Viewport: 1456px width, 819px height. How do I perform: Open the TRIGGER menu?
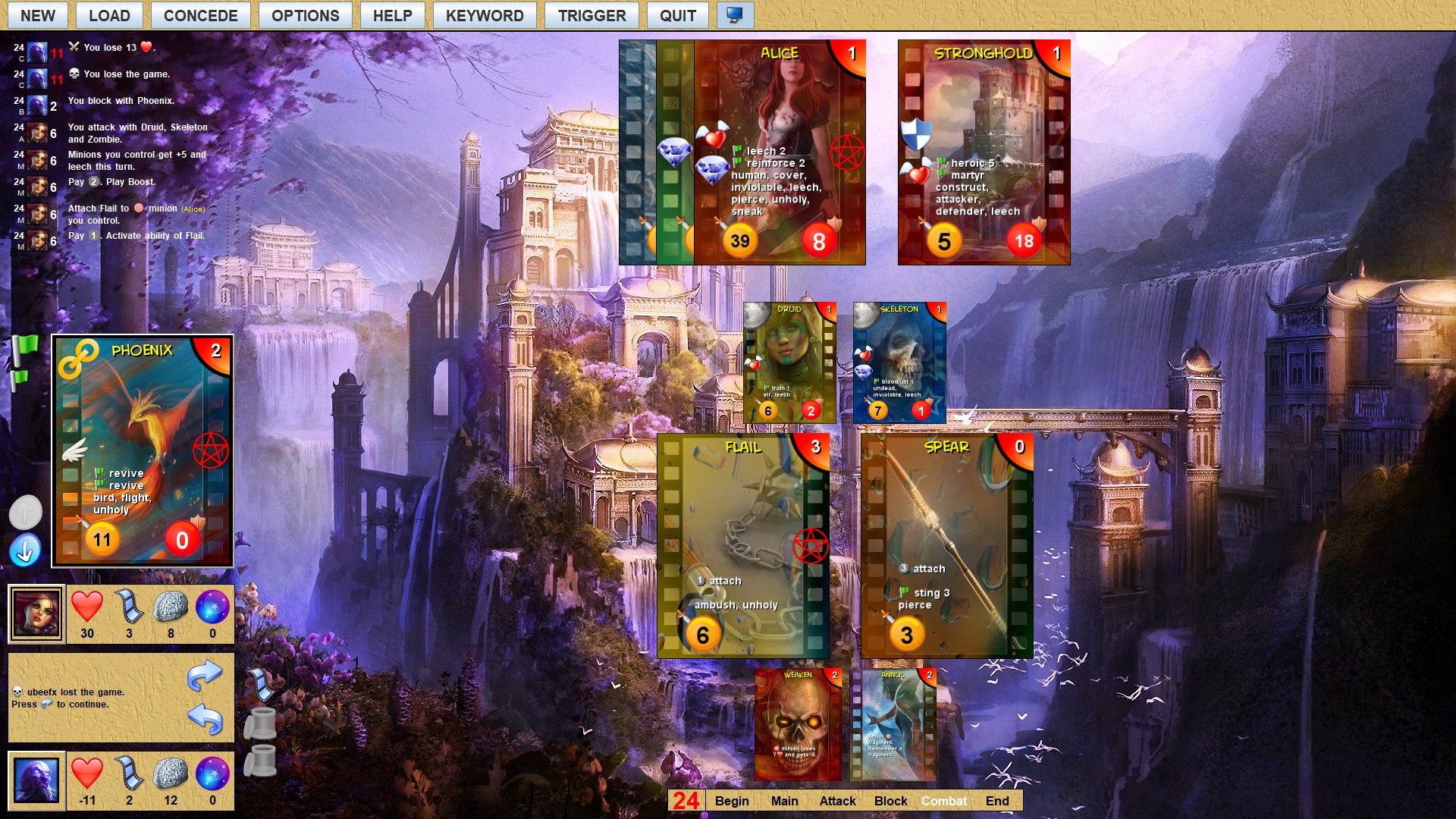tap(591, 16)
